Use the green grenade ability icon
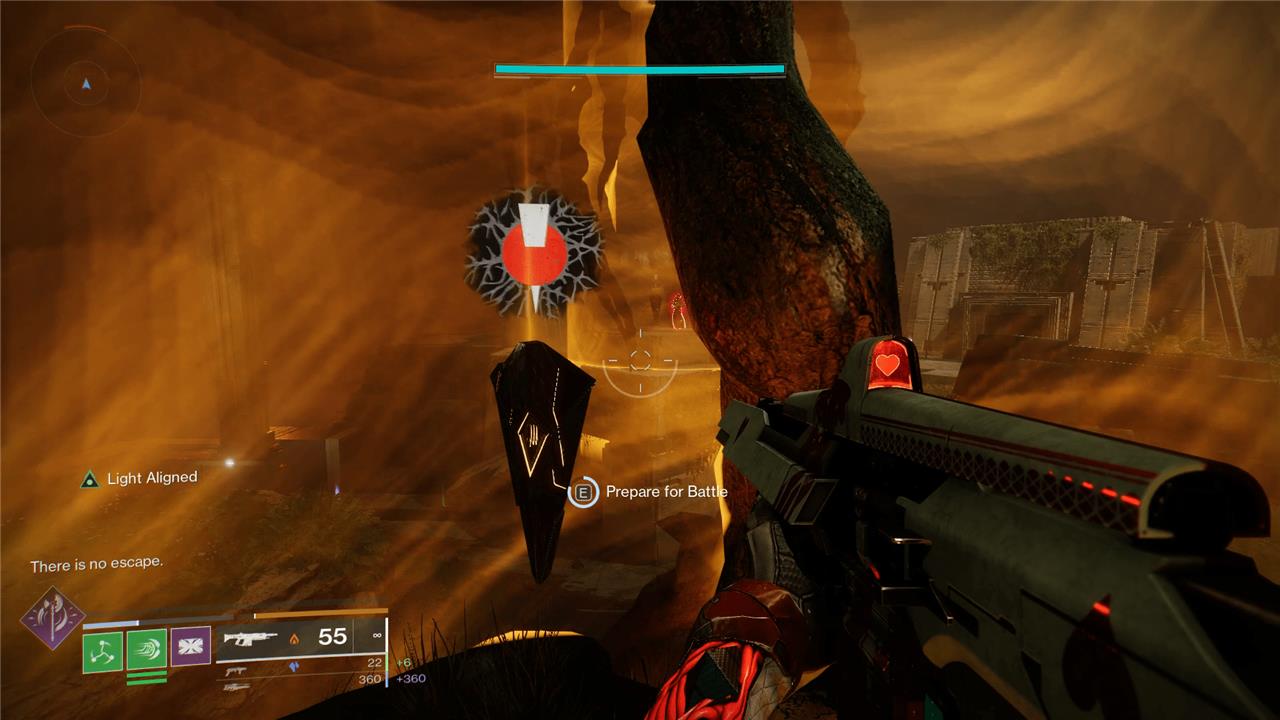The width and height of the screenshot is (1280, 720). coord(103,651)
